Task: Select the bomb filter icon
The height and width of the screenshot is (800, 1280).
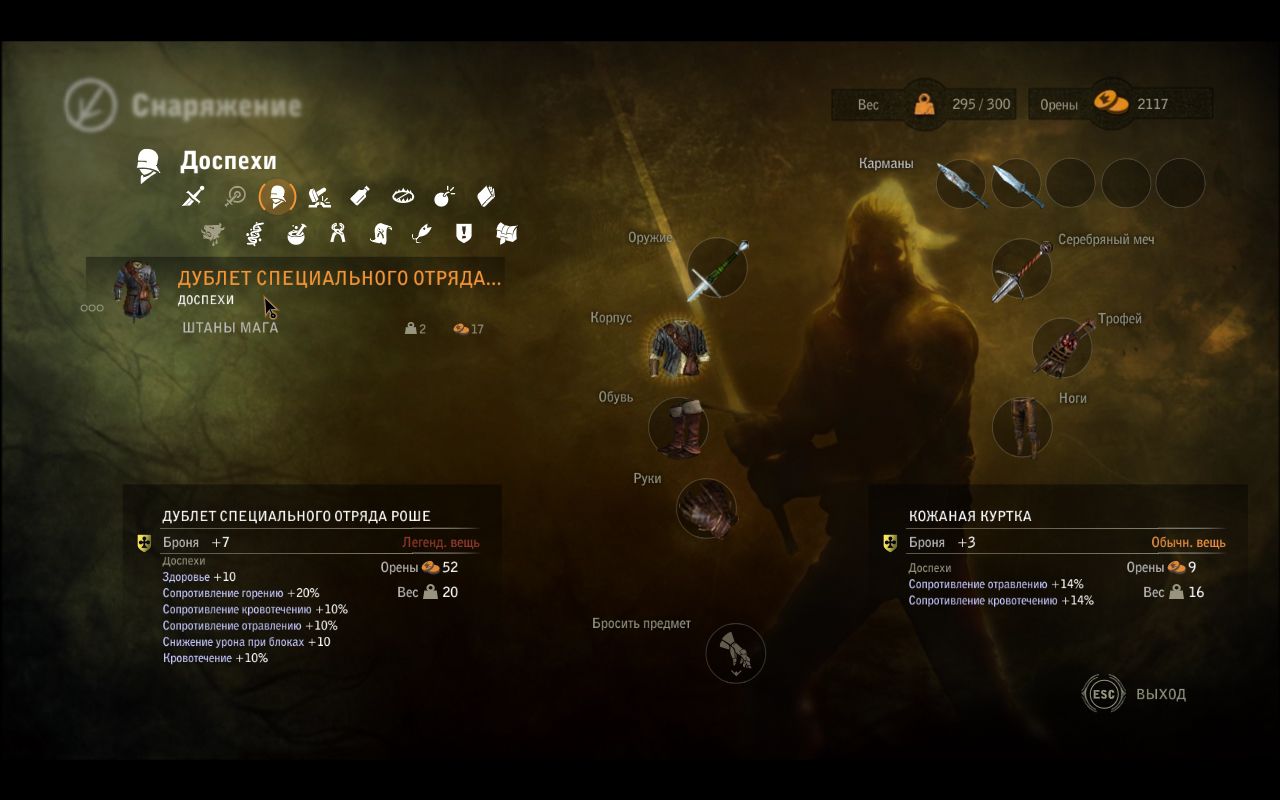Action: tap(446, 196)
